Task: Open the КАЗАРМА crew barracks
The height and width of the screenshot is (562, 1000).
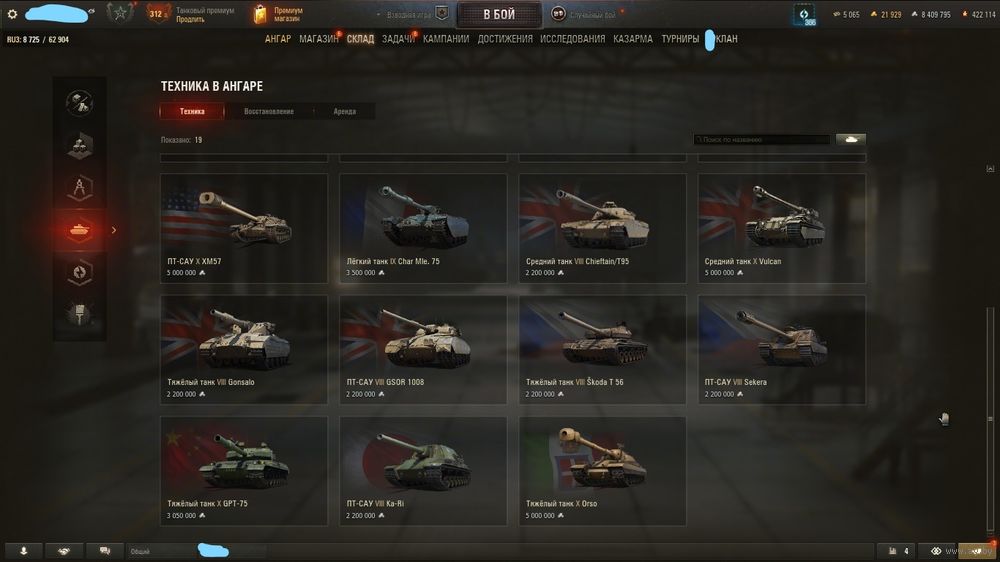Action: point(633,39)
